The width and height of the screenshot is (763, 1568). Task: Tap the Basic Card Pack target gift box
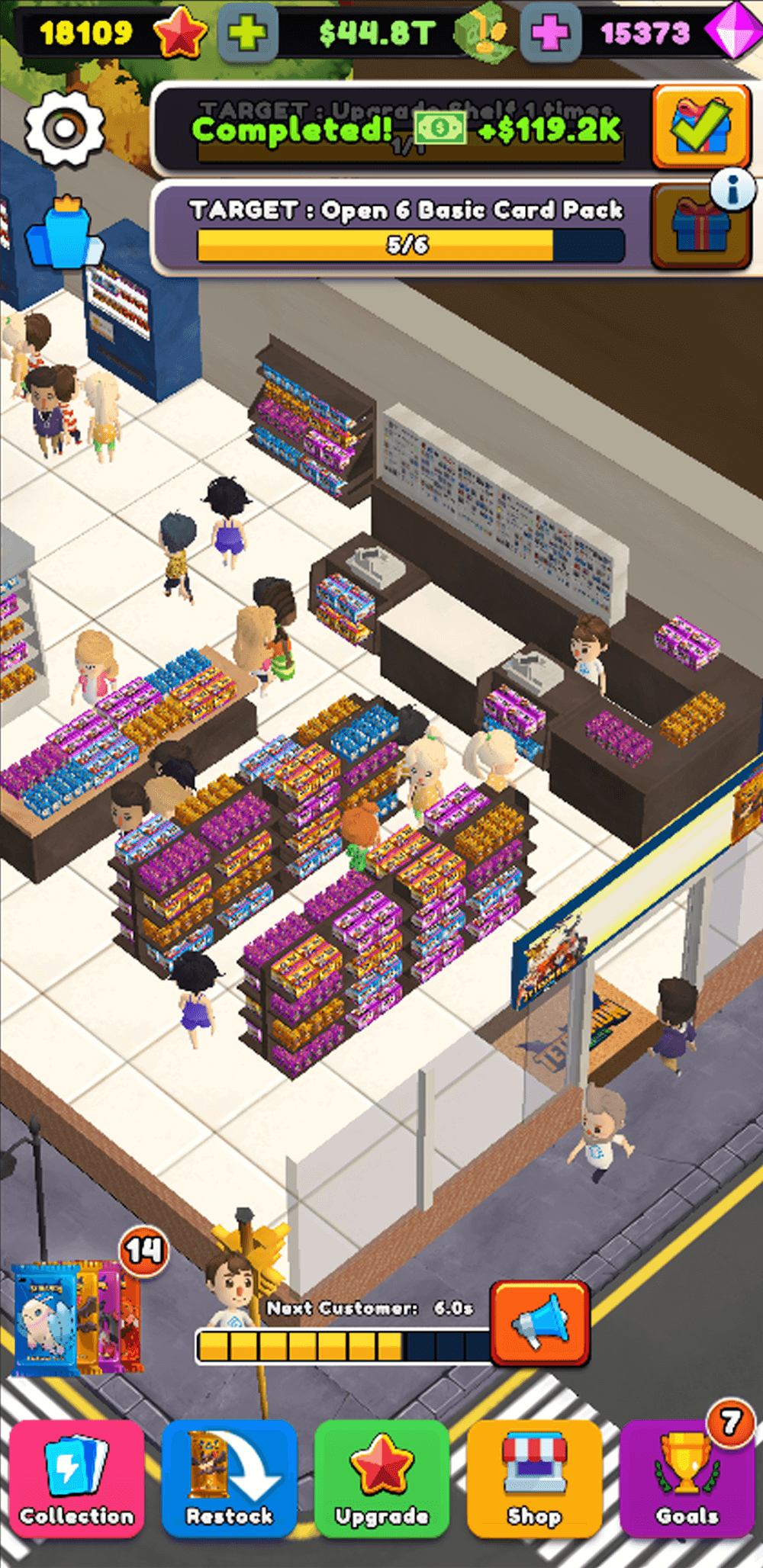(x=699, y=227)
